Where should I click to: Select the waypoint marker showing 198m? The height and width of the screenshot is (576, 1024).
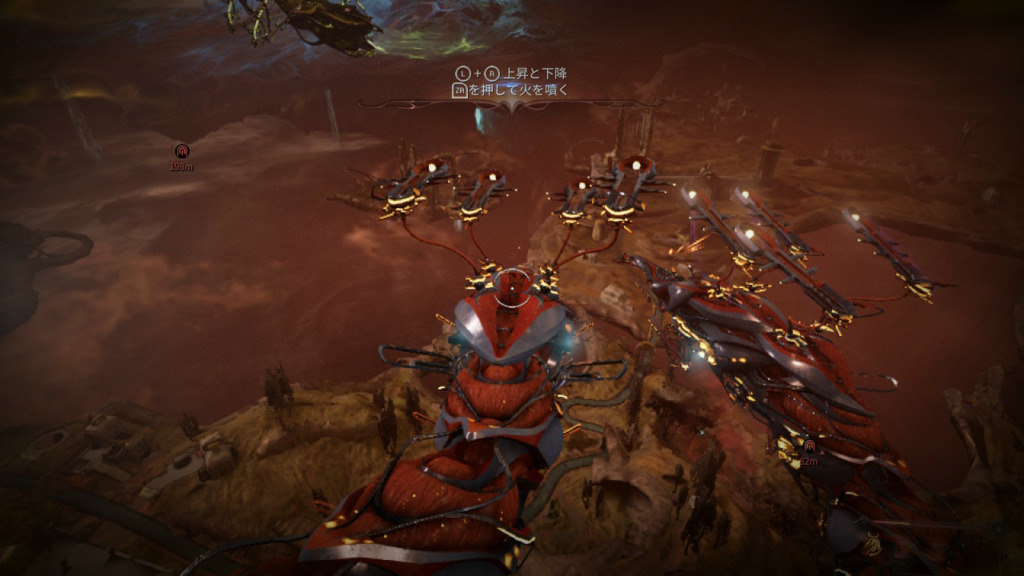point(181,152)
